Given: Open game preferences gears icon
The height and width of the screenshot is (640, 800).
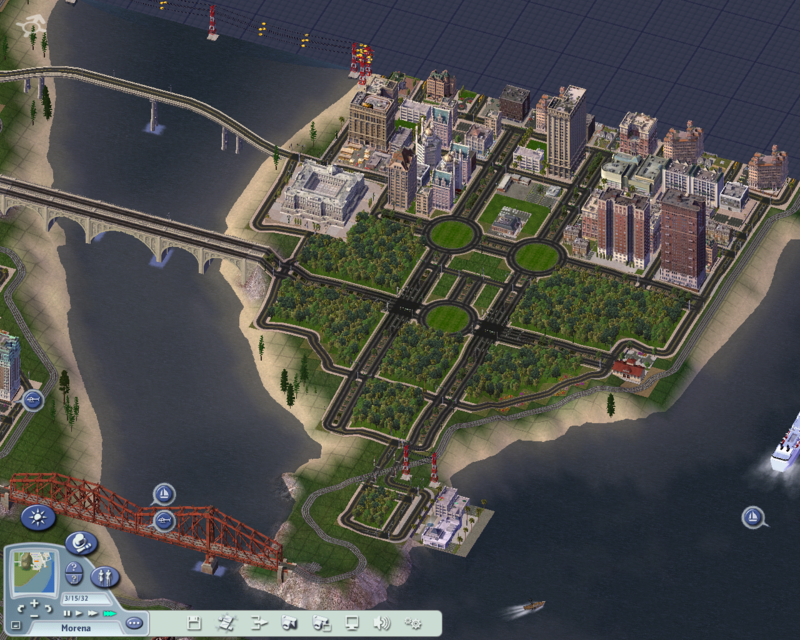Looking at the screenshot, I should 413,624.
